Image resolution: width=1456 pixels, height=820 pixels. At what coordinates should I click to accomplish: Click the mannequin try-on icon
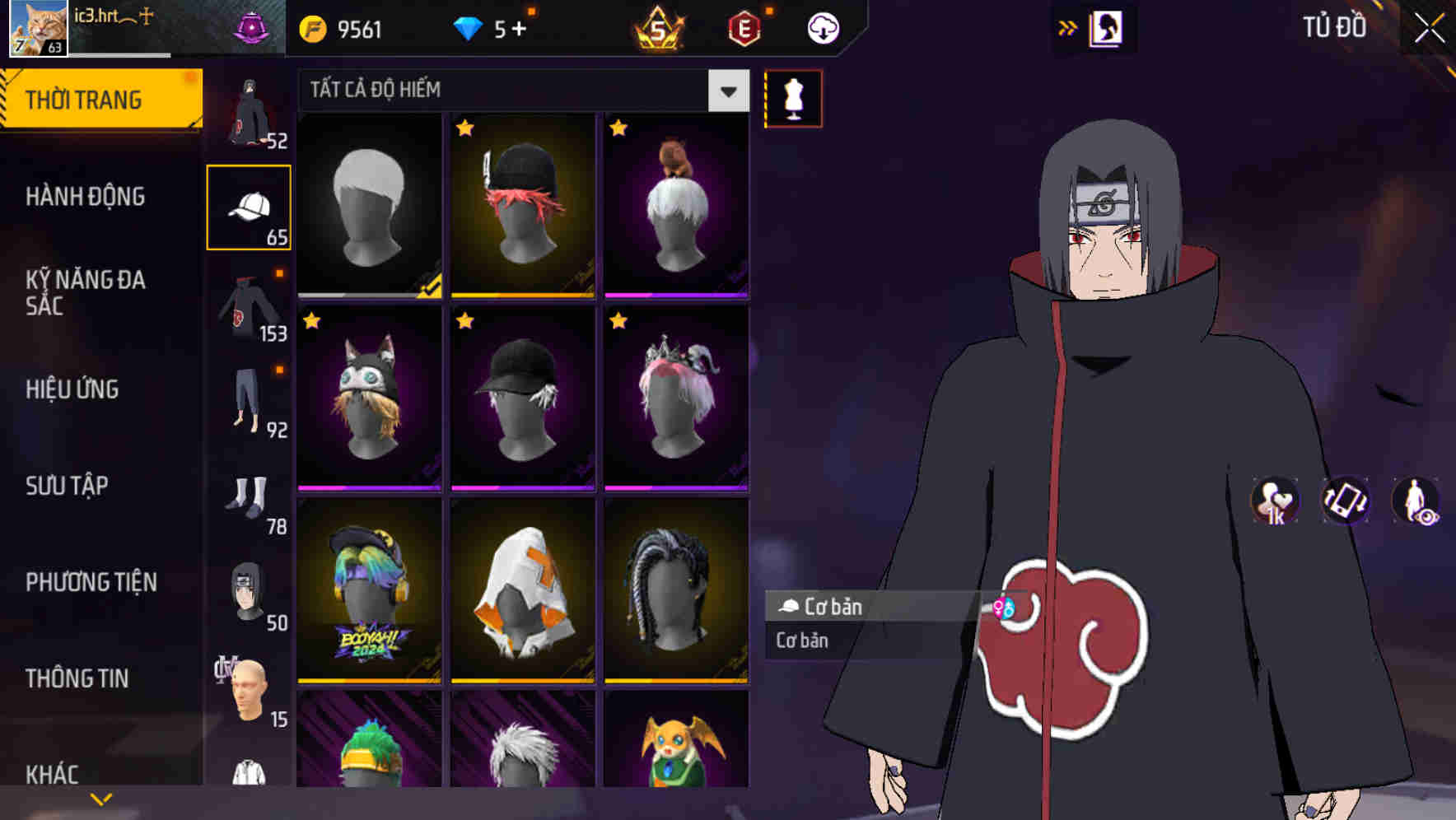click(793, 97)
